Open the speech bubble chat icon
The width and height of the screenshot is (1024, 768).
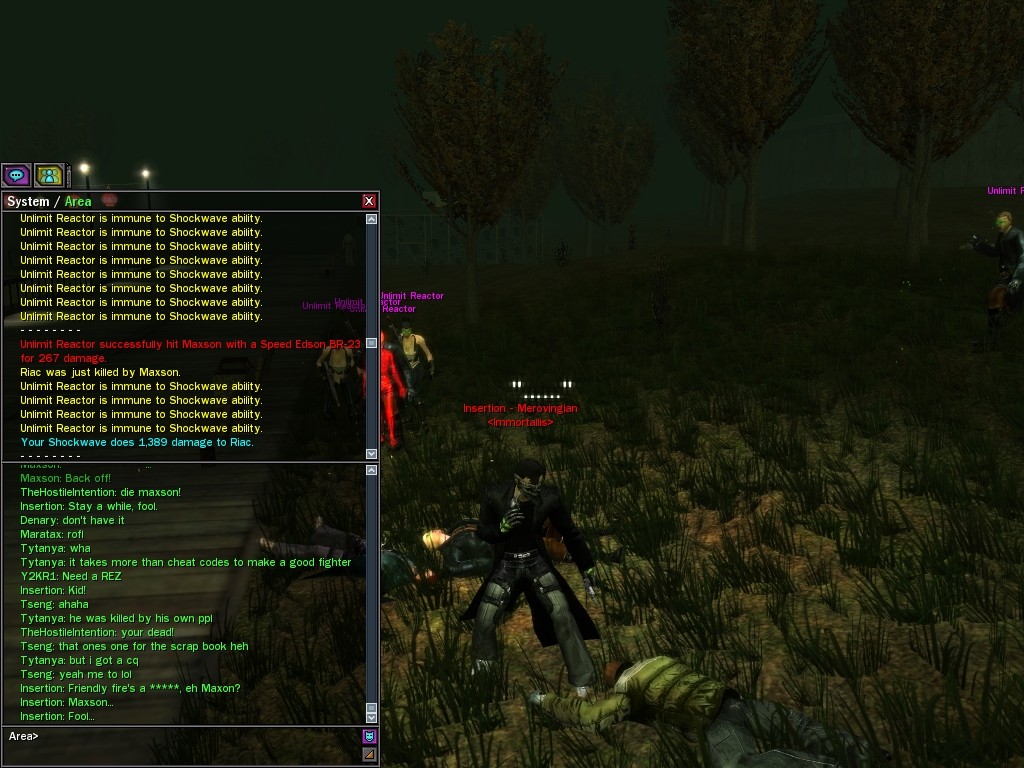click(x=16, y=176)
